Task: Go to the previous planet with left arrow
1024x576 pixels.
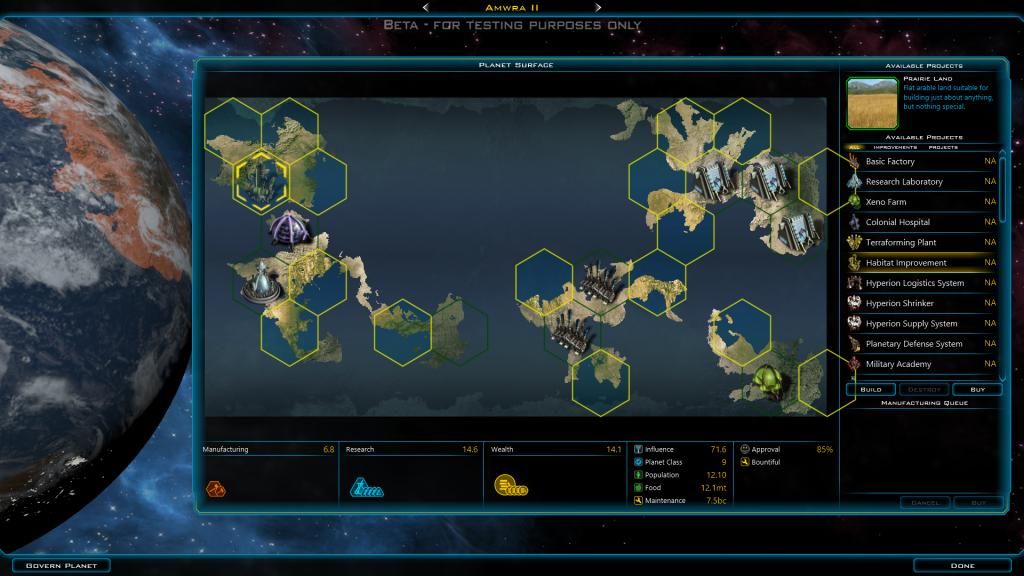Action: click(x=426, y=8)
